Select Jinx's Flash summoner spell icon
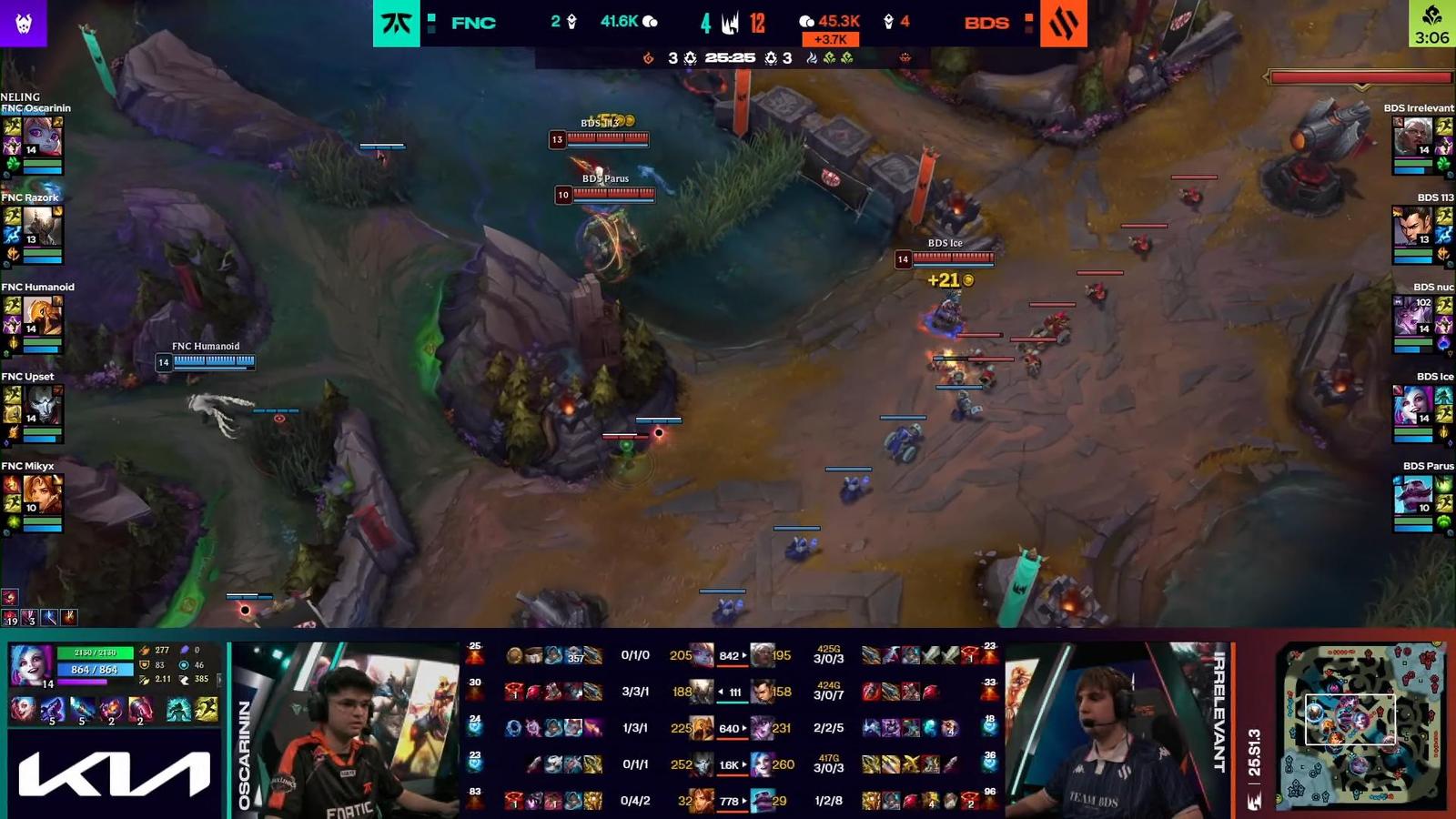Viewport: 1456px width, 819px height. [207, 708]
